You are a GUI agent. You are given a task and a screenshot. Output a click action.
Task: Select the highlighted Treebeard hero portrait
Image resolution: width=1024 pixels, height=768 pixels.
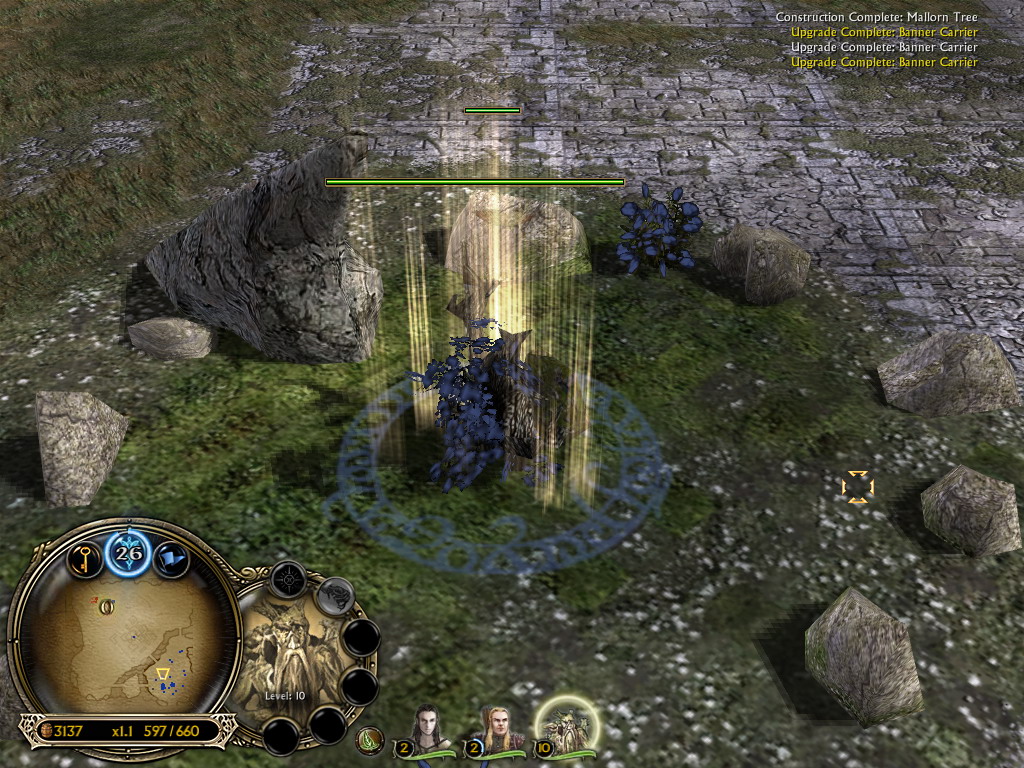pos(566,727)
